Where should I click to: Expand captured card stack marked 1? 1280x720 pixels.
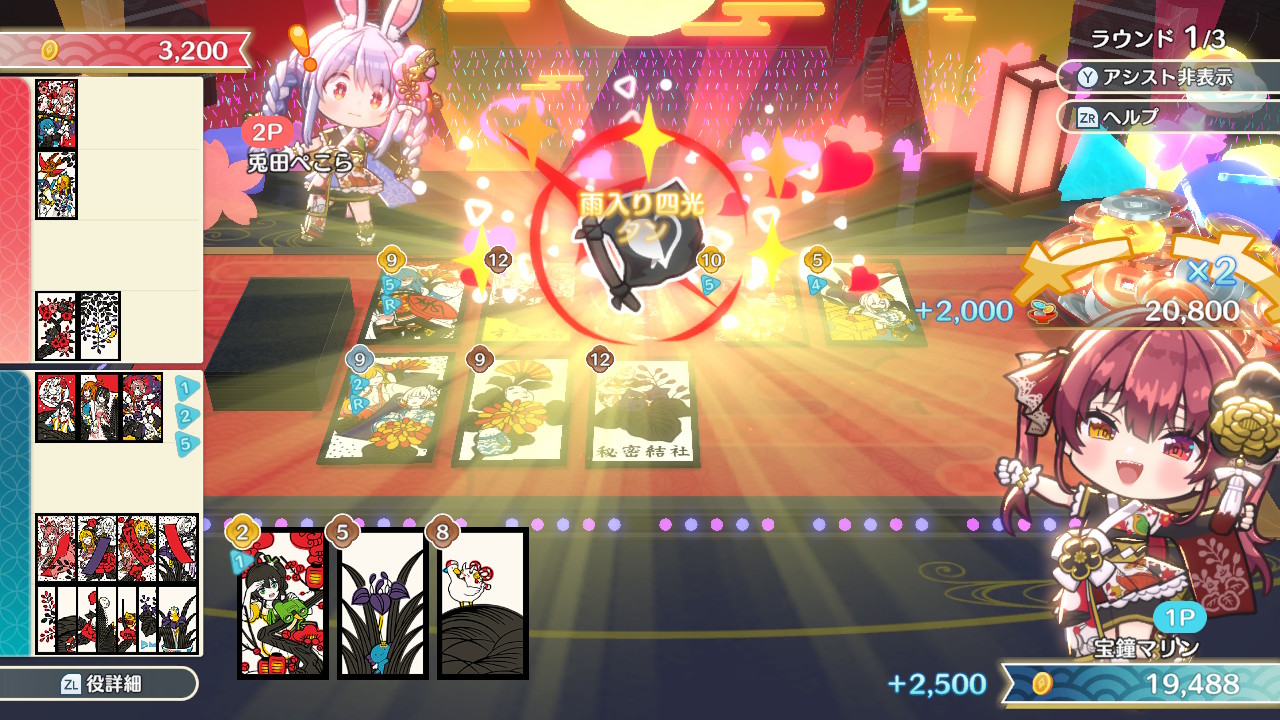(x=185, y=387)
